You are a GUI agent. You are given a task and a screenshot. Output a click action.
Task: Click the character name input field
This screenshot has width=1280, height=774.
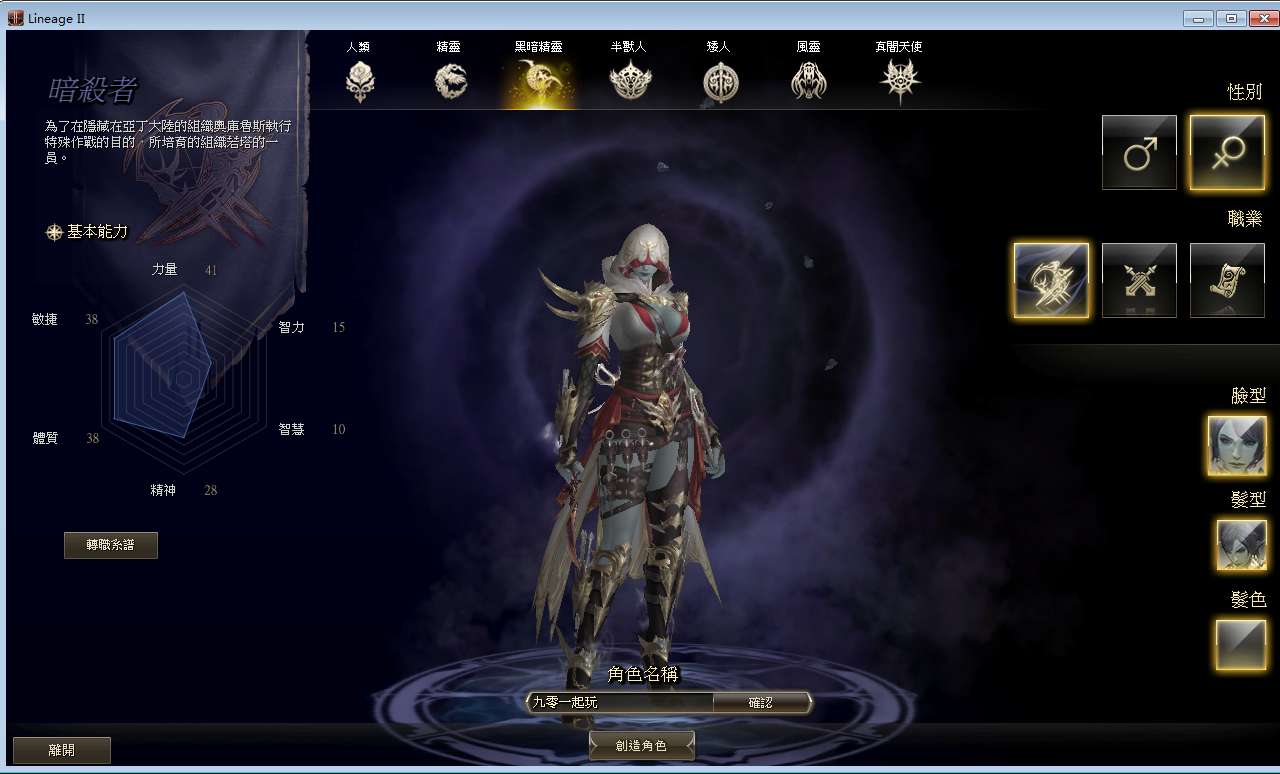point(620,703)
